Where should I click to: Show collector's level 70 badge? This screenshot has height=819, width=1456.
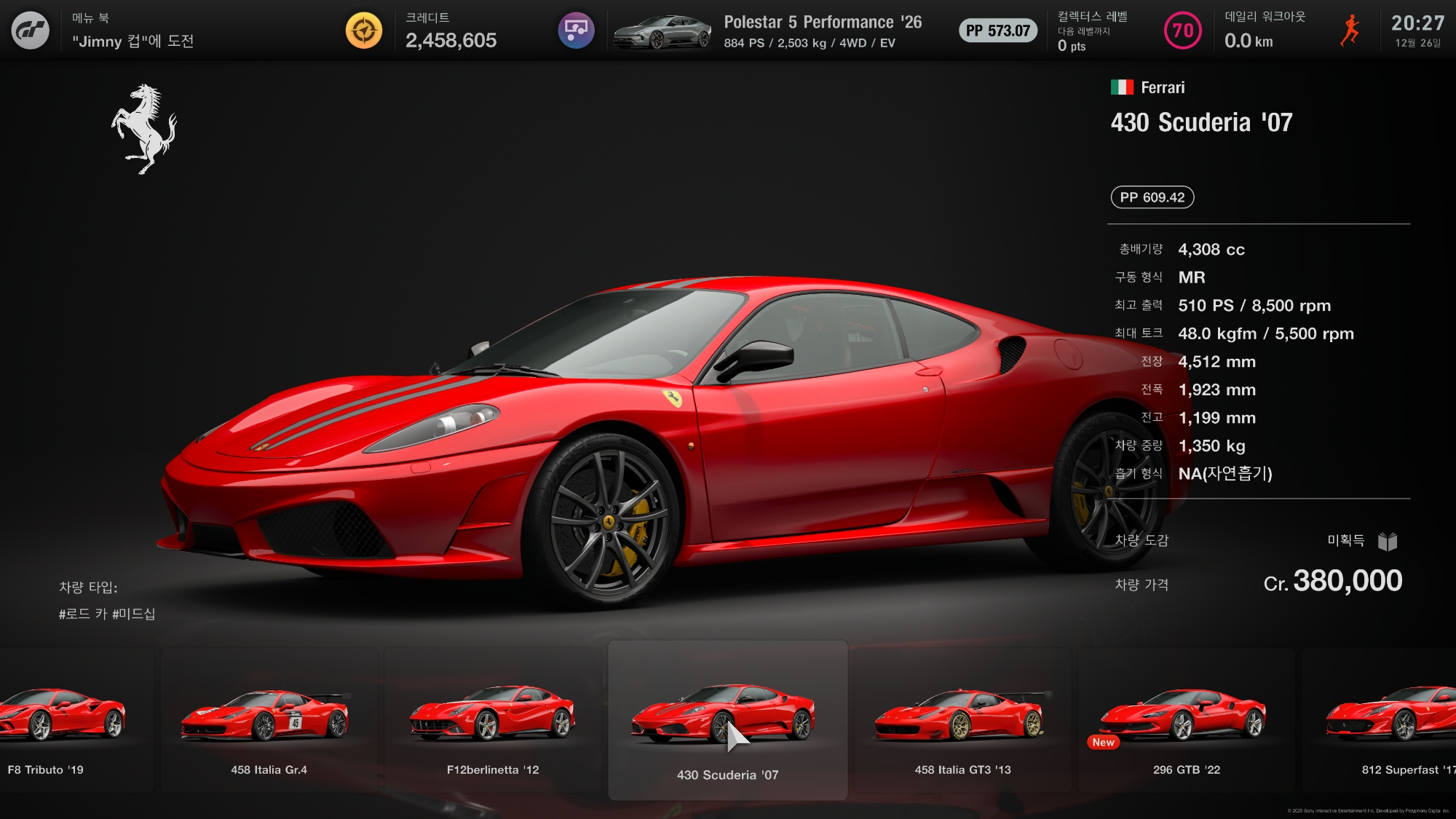[x=1183, y=31]
